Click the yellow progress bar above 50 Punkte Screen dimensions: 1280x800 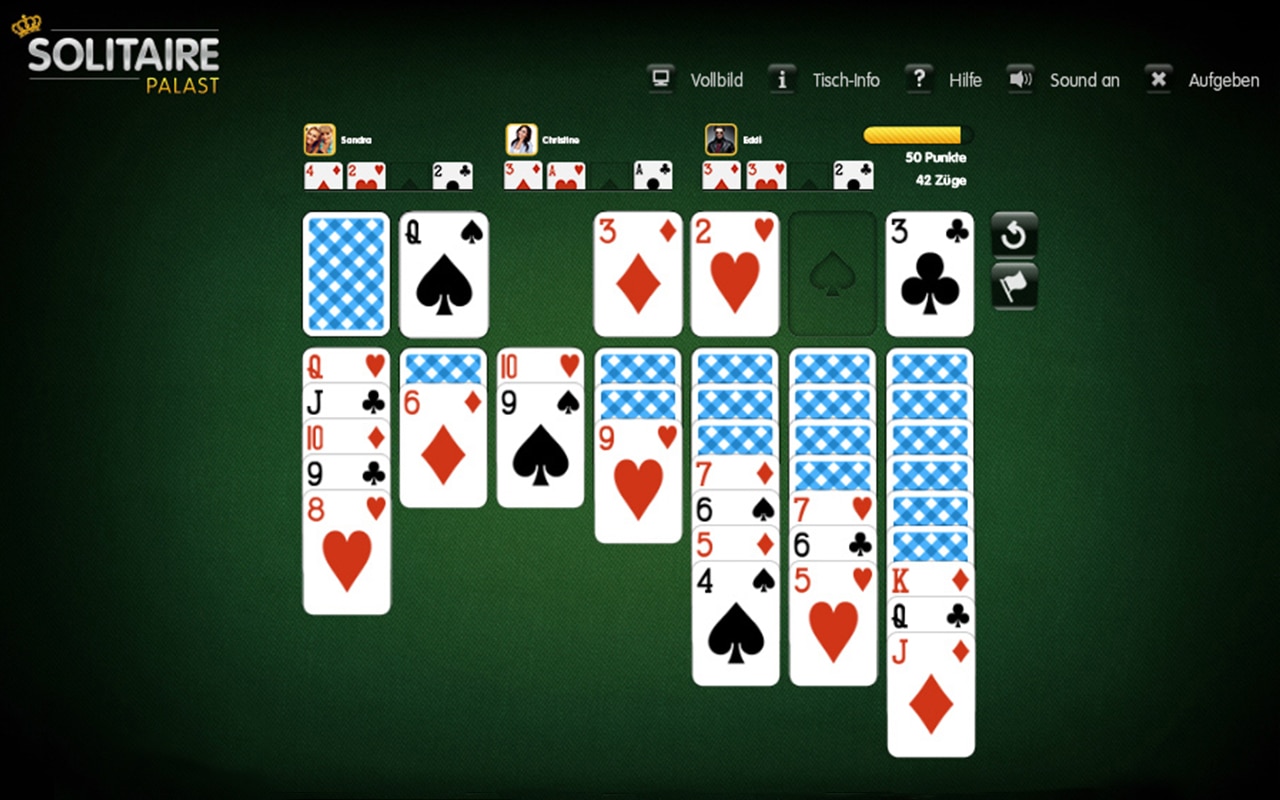click(x=916, y=134)
